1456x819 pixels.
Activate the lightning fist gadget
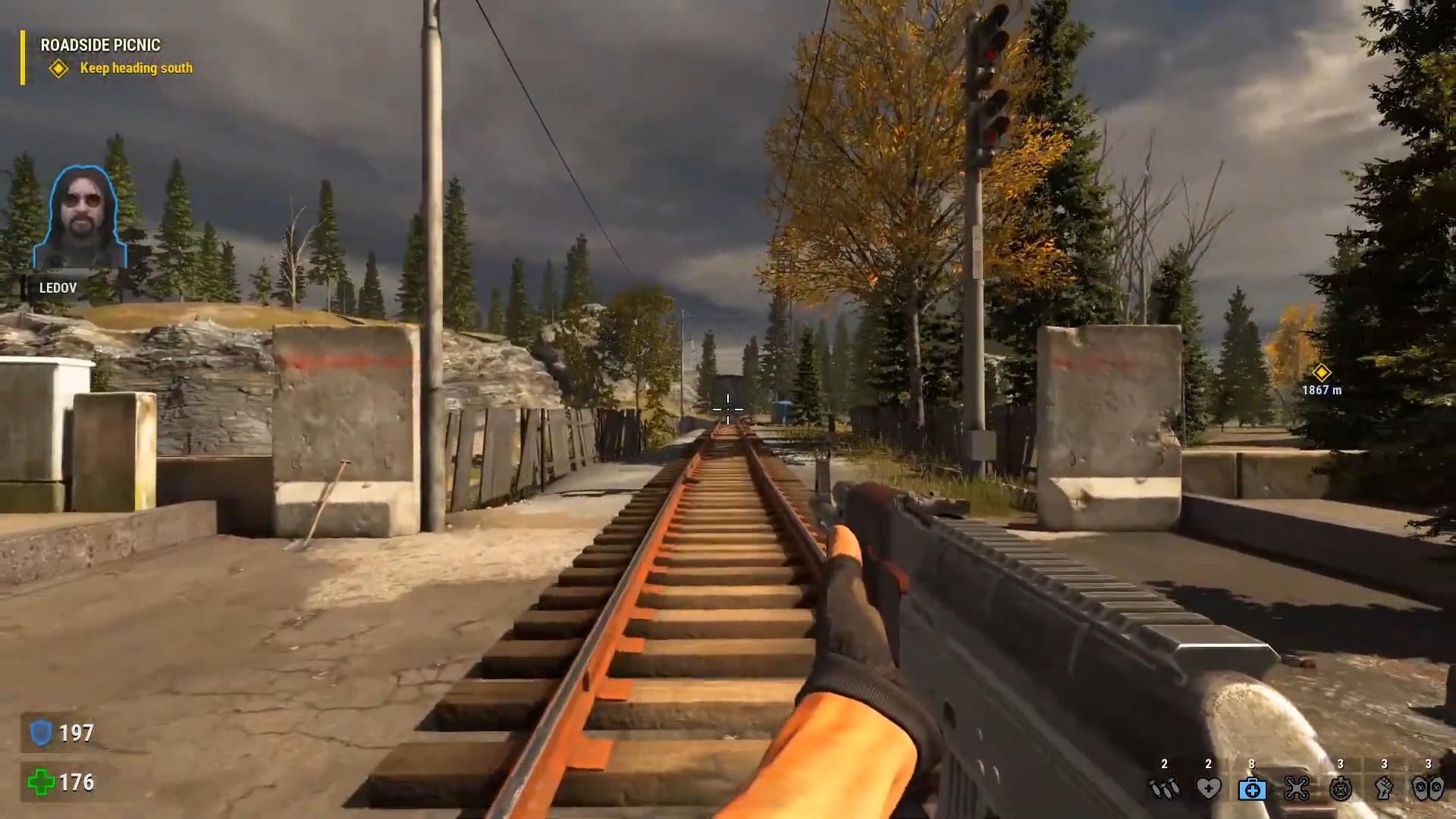[1384, 789]
